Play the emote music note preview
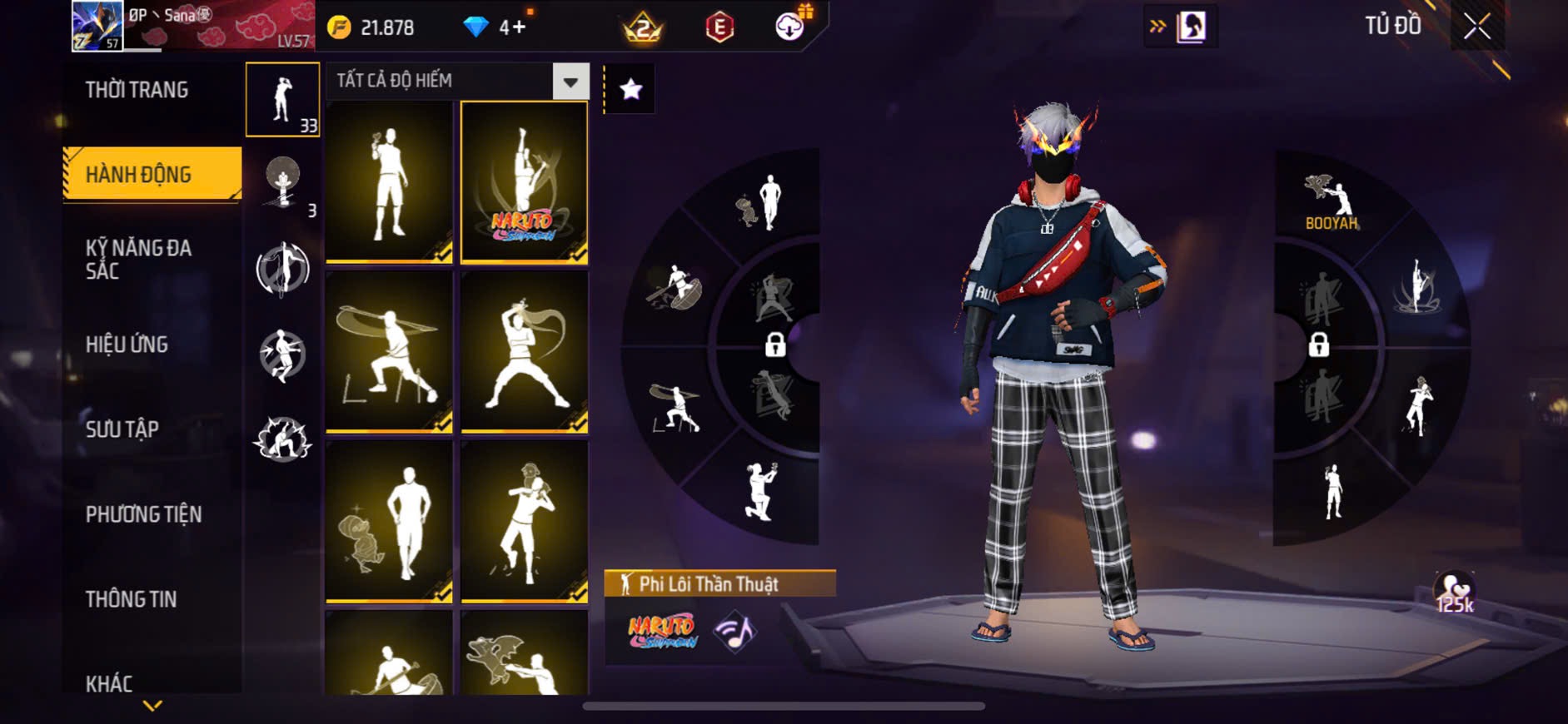 tap(735, 632)
